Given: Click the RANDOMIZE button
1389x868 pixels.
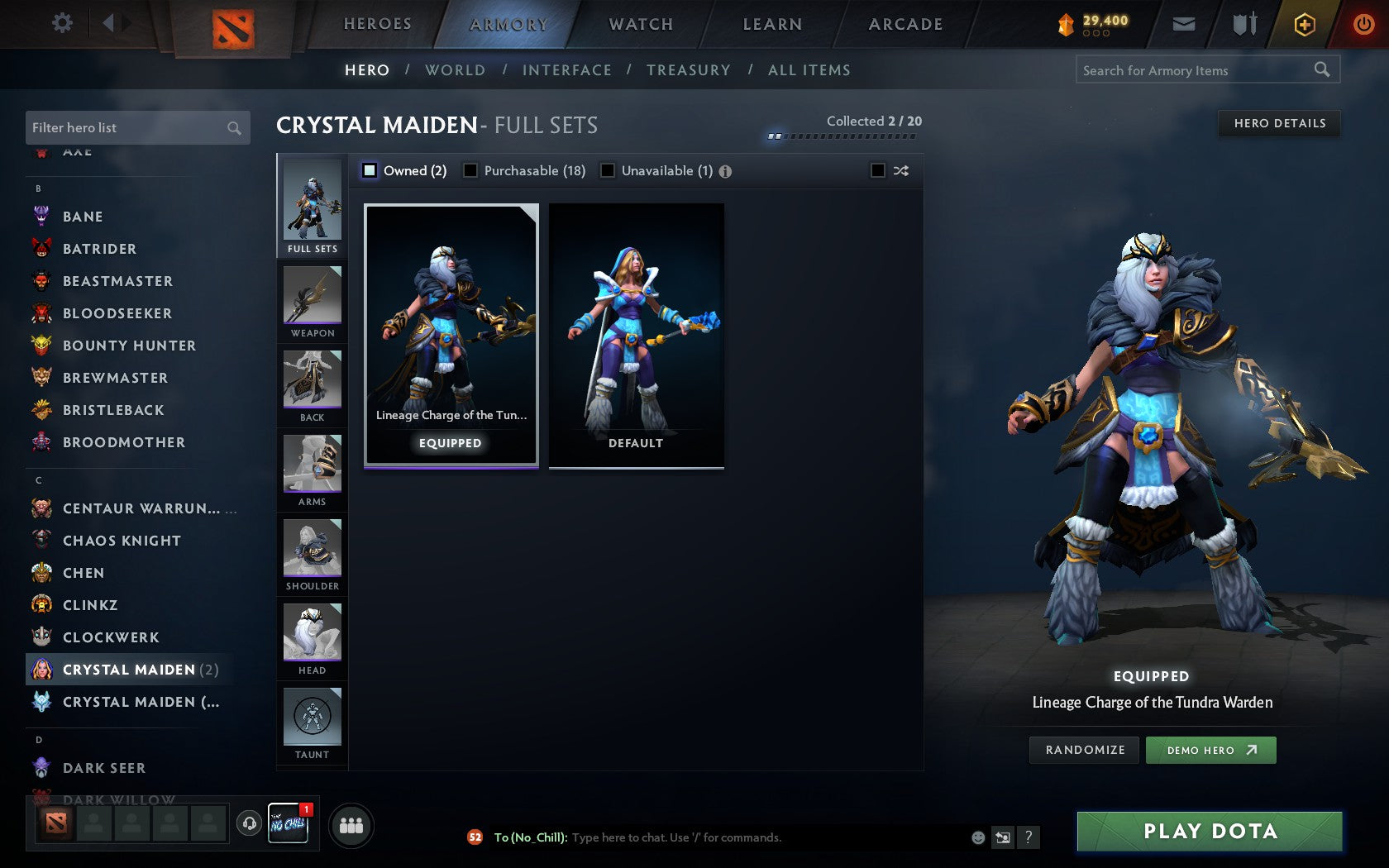Looking at the screenshot, I should click(x=1084, y=750).
